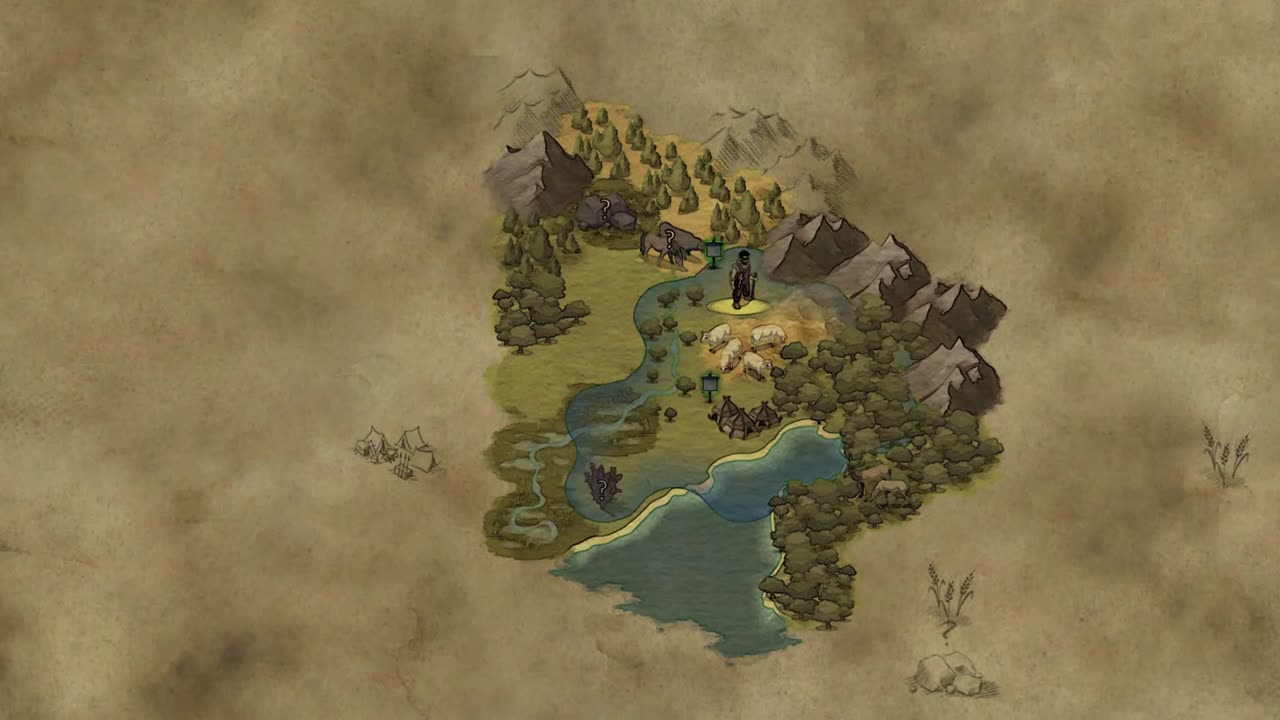Open the green signpost beside the bison
Viewport: 1280px width, 720px height.
tap(713, 251)
